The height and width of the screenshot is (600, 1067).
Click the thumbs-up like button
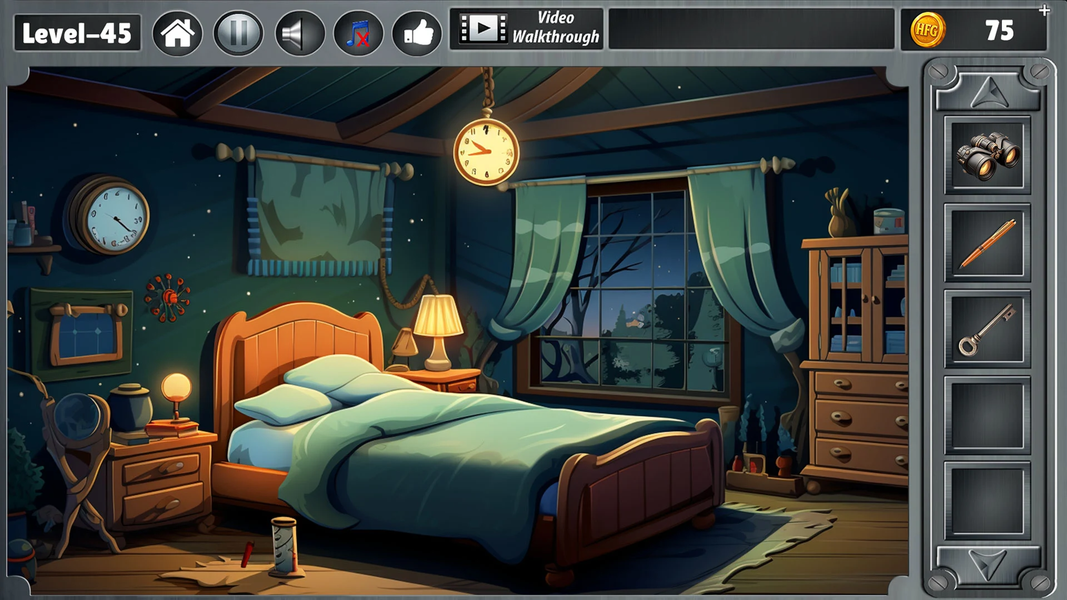tap(417, 33)
